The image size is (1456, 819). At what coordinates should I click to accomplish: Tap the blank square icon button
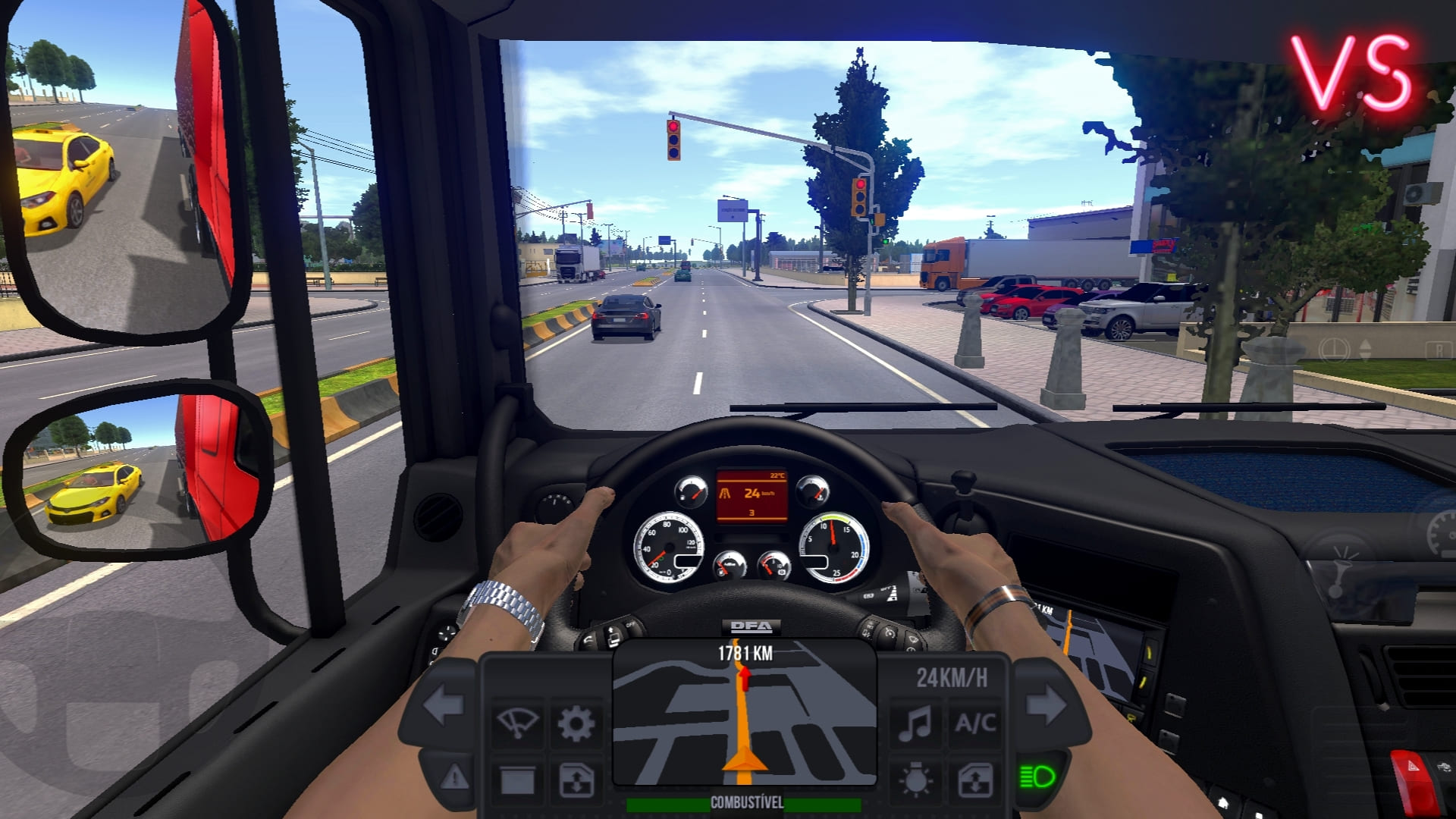[x=517, y=780]
